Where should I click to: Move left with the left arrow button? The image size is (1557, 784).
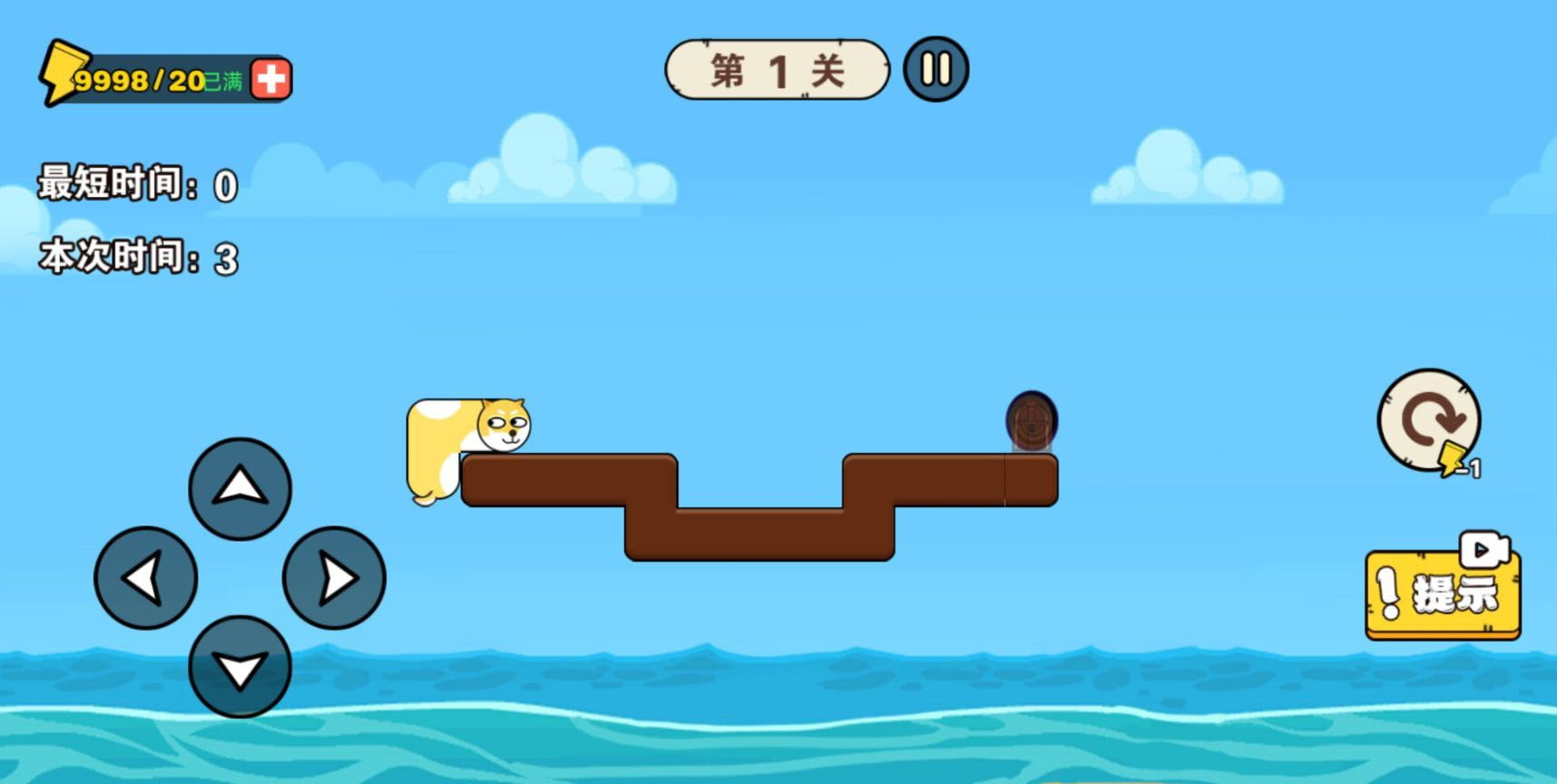[145, 578]
